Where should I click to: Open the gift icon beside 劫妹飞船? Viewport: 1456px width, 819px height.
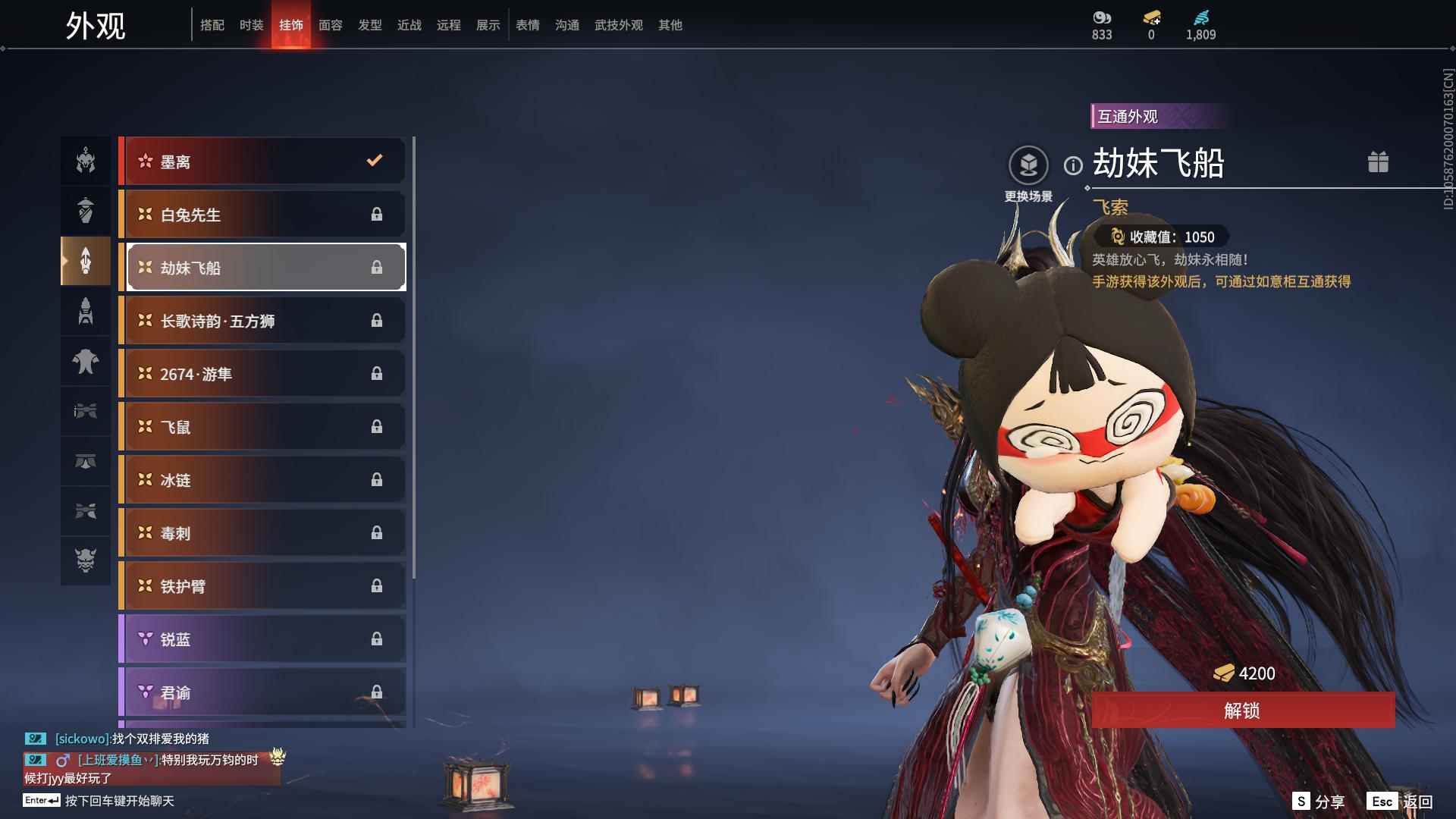[1378, 162]
